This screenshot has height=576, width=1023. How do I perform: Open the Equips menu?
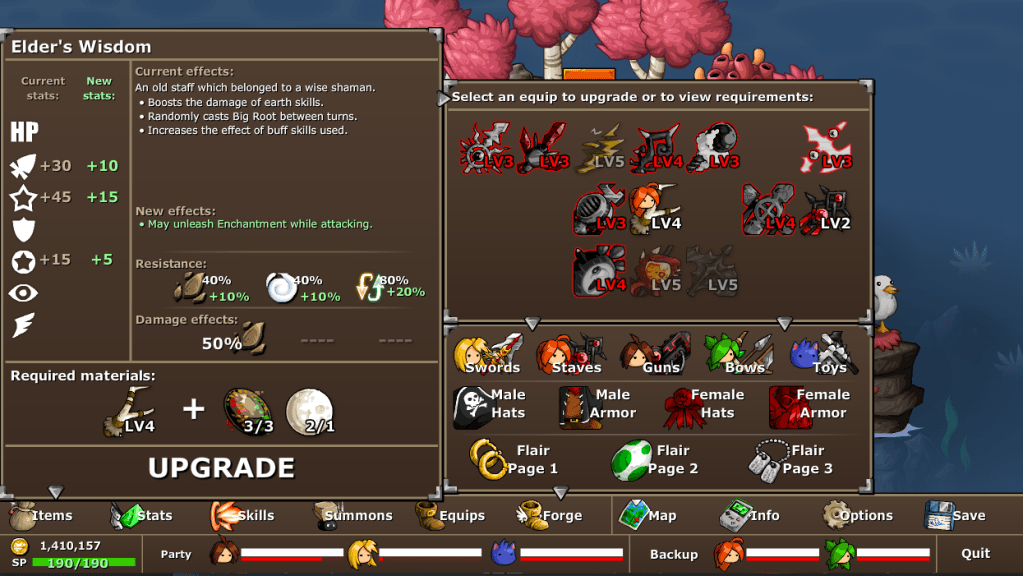[451, 515]
